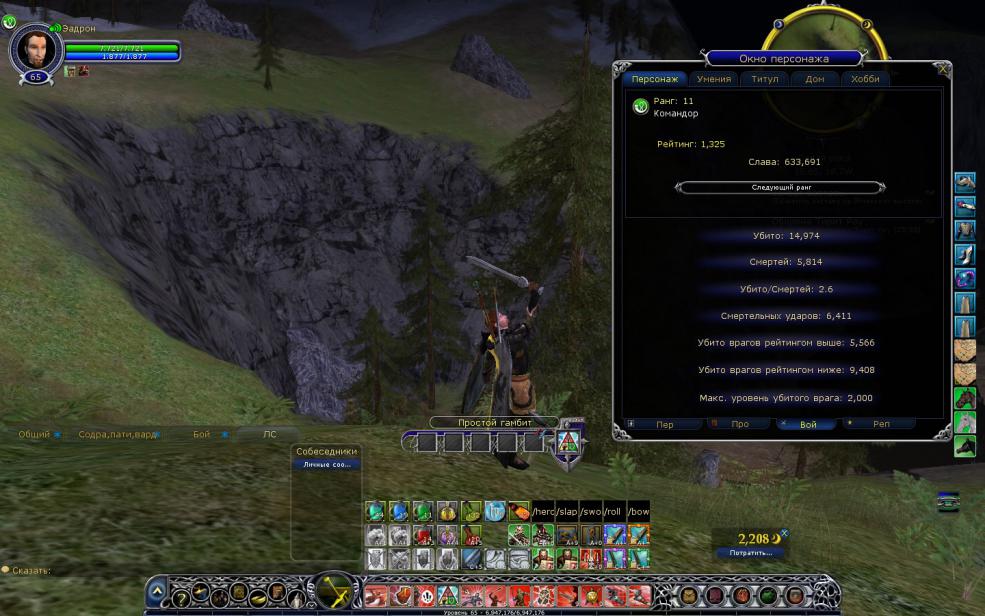Open the Титул tab

765,79
